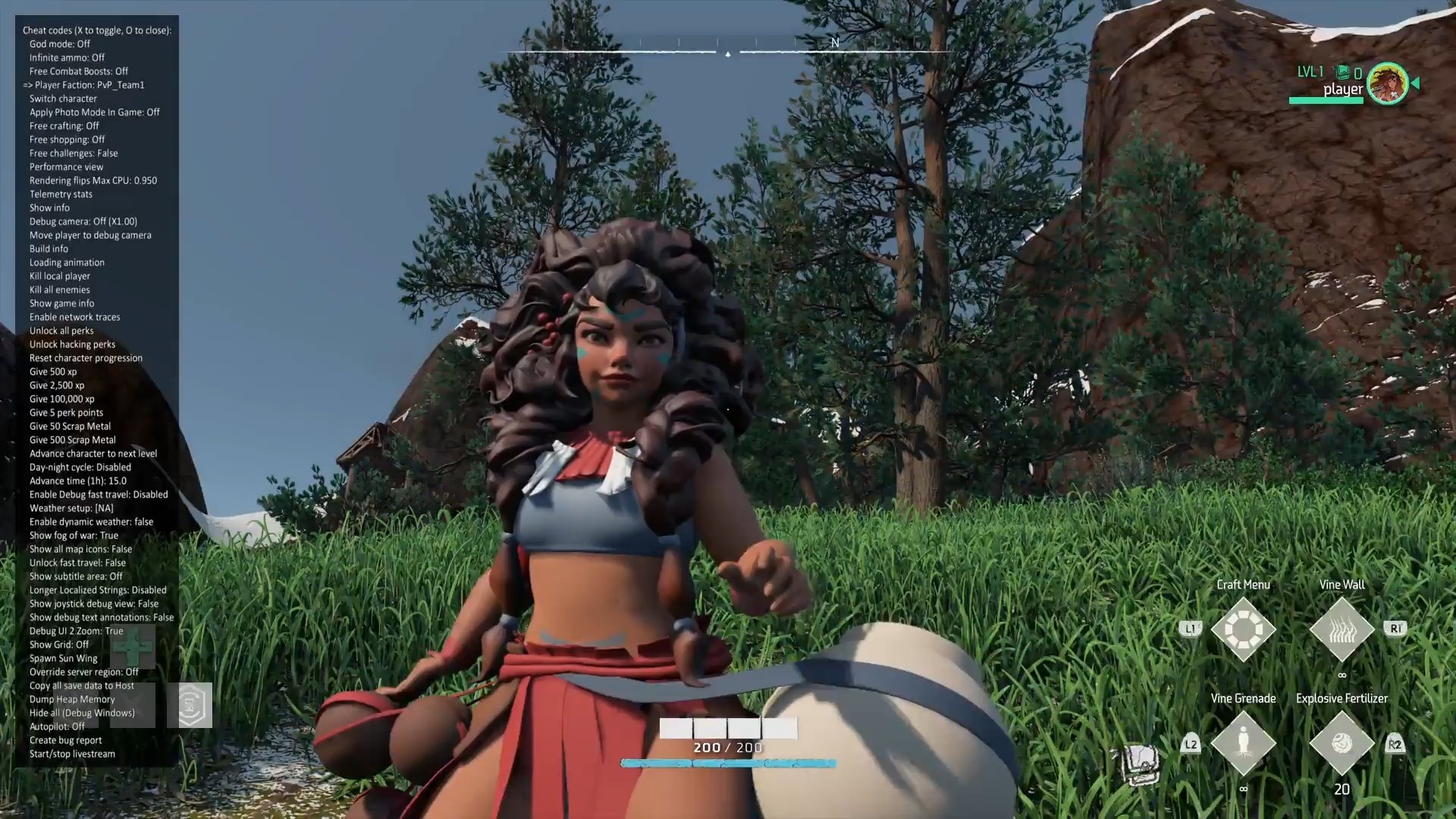Activate Unlock all perks
The width and height of the screenshot is (1456, 819).
[x=61, y=331]
